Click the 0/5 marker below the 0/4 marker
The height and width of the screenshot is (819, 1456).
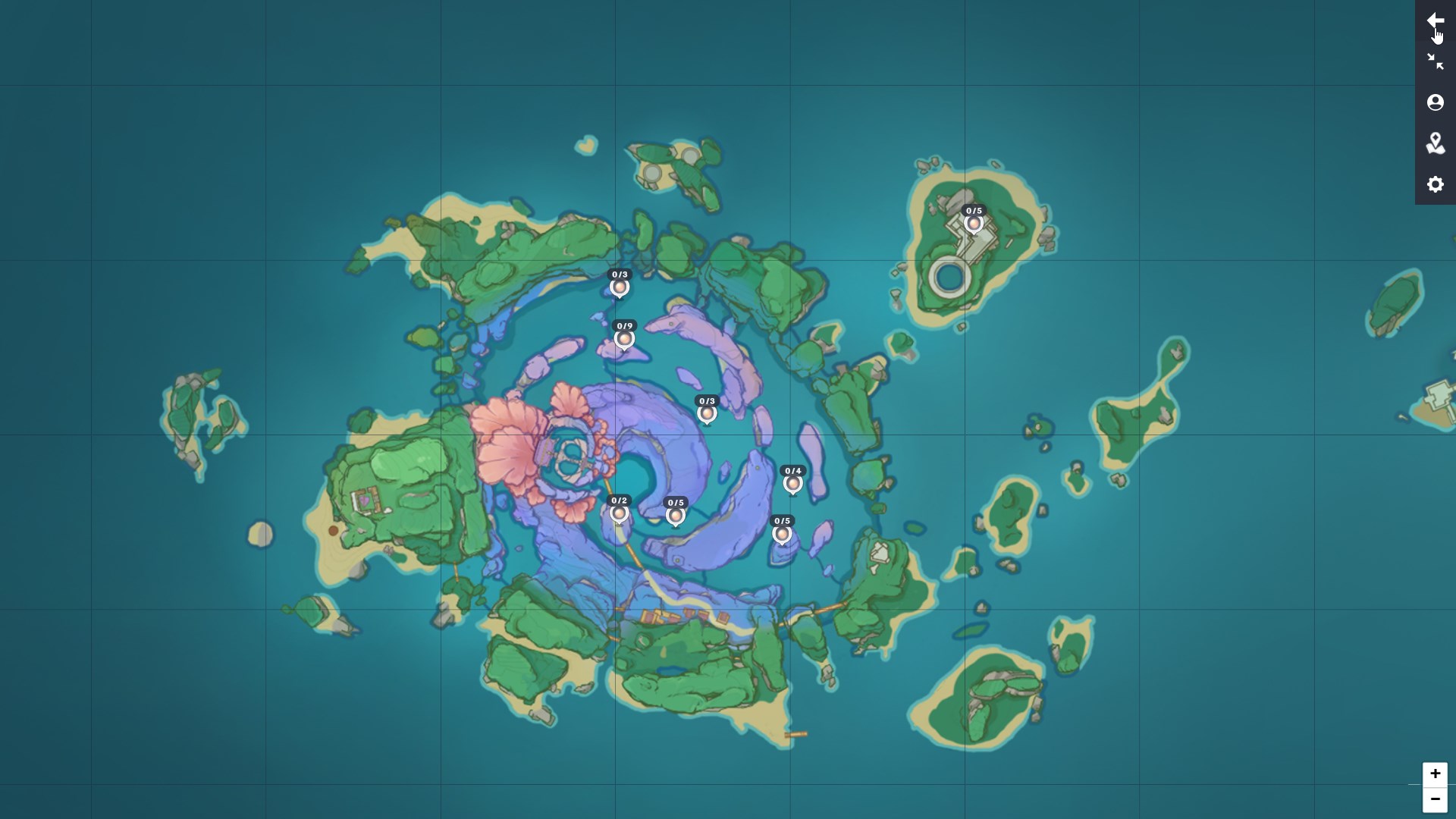(783, 534)
